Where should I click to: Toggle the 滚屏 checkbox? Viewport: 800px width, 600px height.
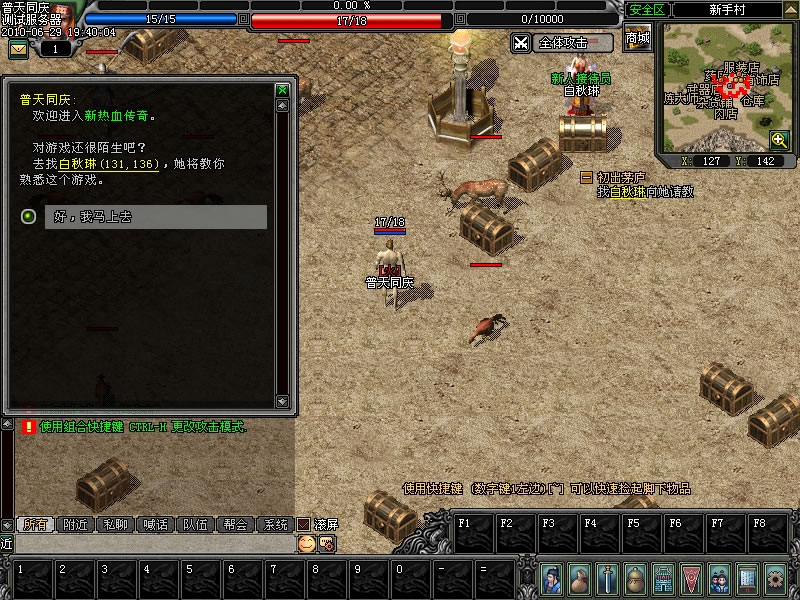[304, 524]
